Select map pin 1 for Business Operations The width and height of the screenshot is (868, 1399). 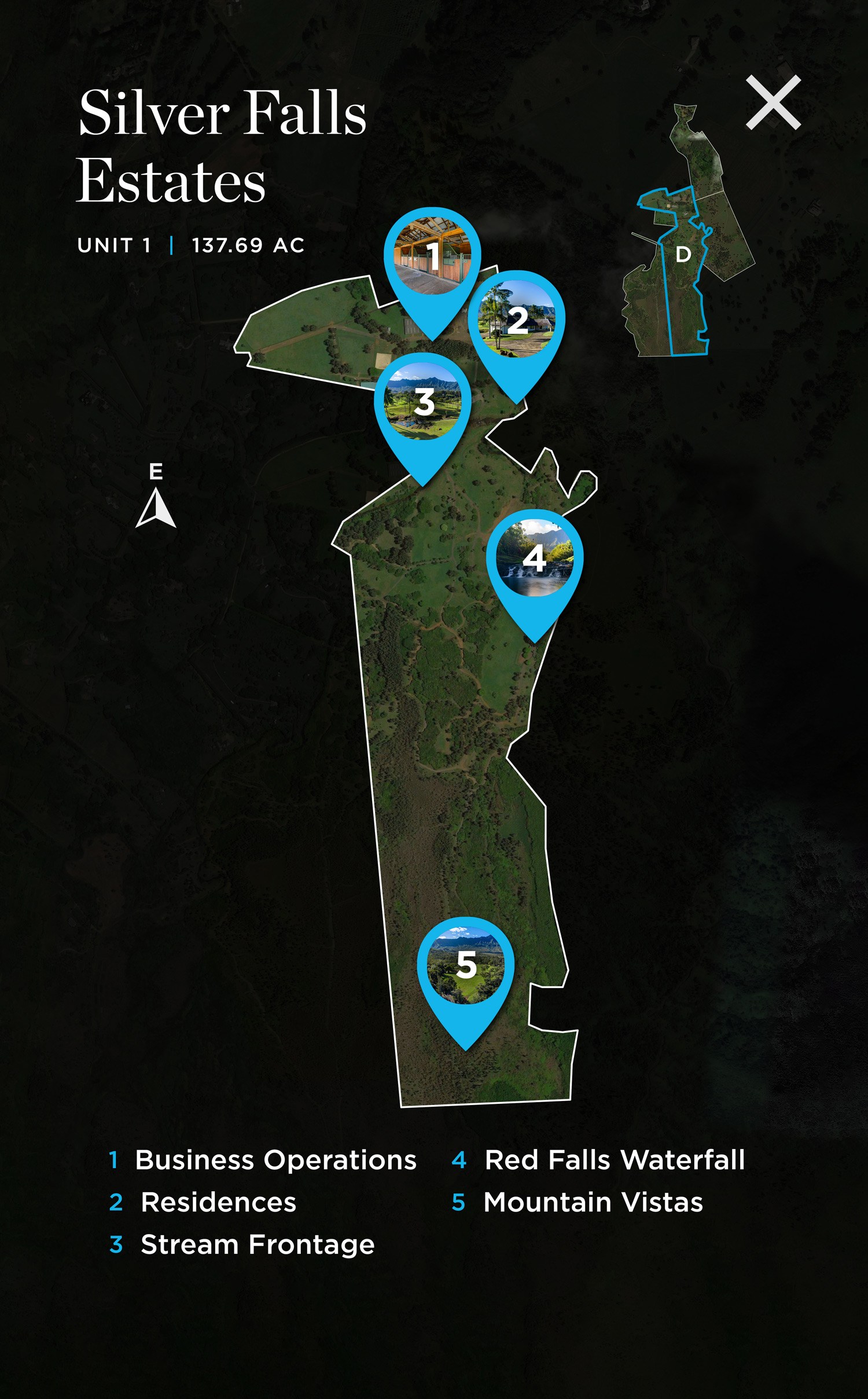[432, 256]
